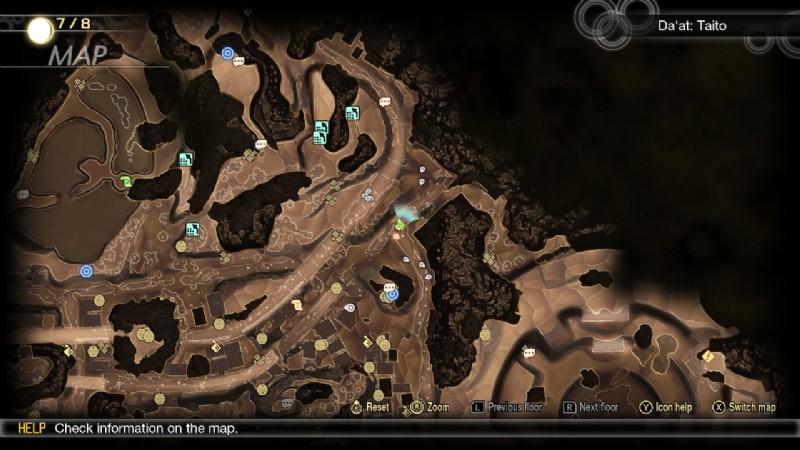Select the blue leyline fount nearest the player
Screen dimensions: 800x450
tap(392, 295)
